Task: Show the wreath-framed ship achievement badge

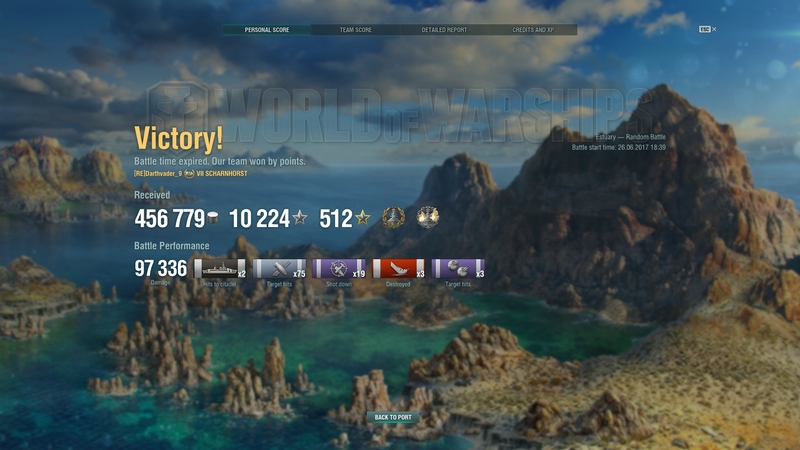Action: [x=393, y=217]
